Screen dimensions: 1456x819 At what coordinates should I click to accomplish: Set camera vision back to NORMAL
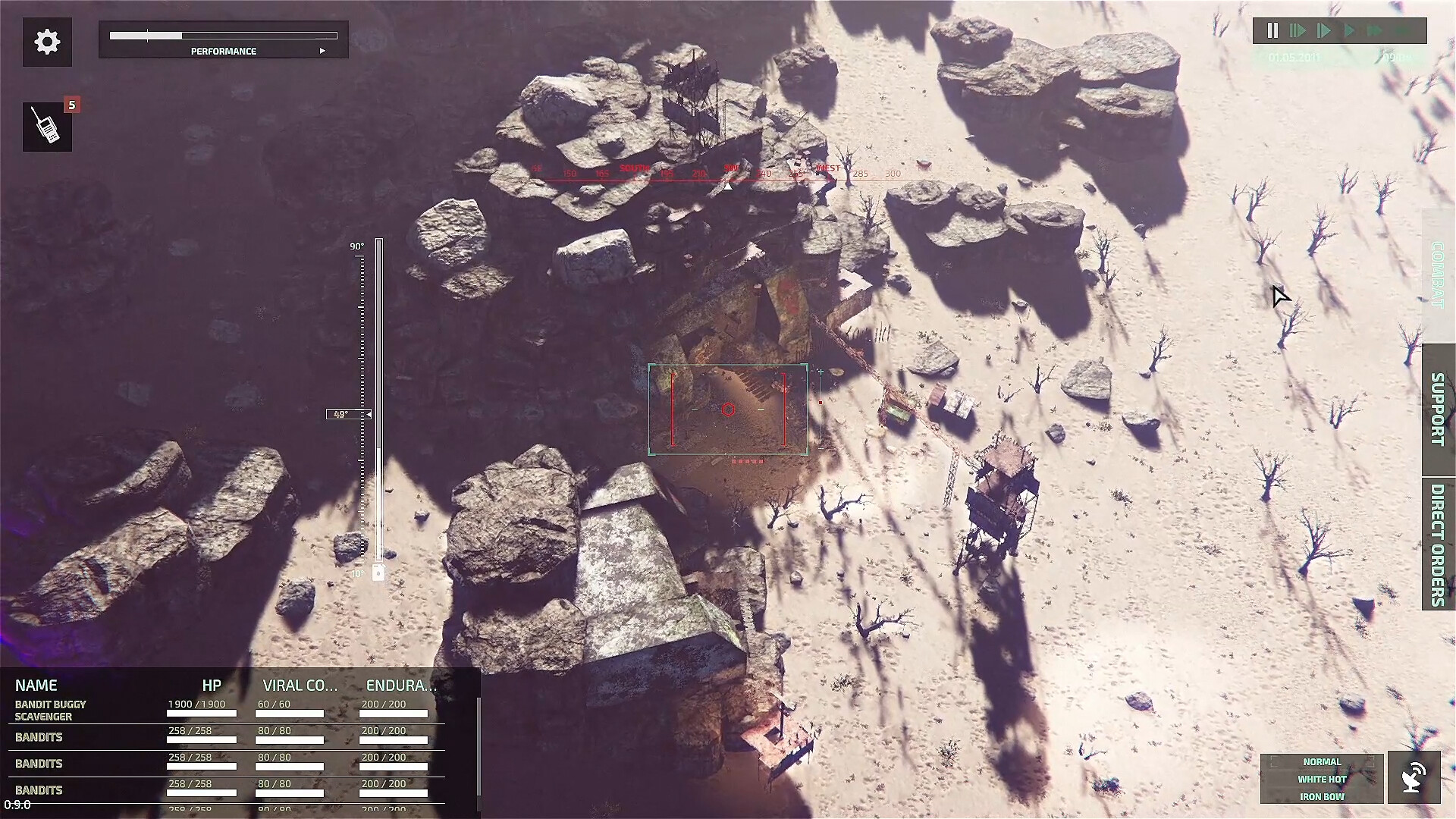(x=1321, y=761)
